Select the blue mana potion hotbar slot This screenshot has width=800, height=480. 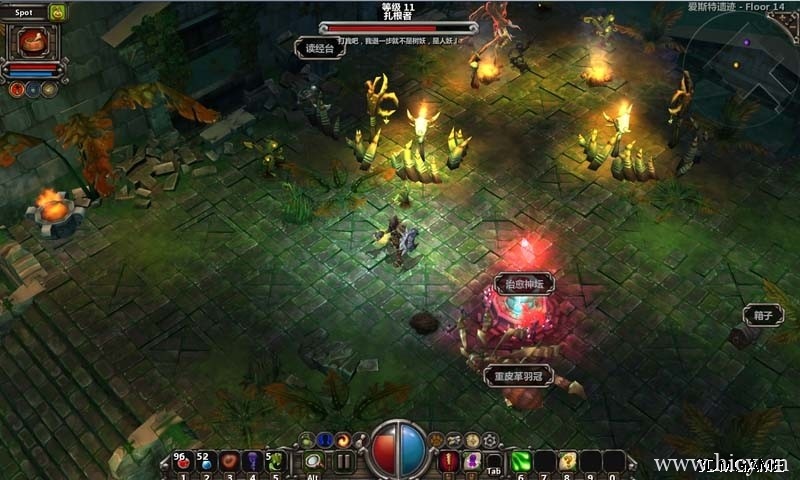coord(205,462)
